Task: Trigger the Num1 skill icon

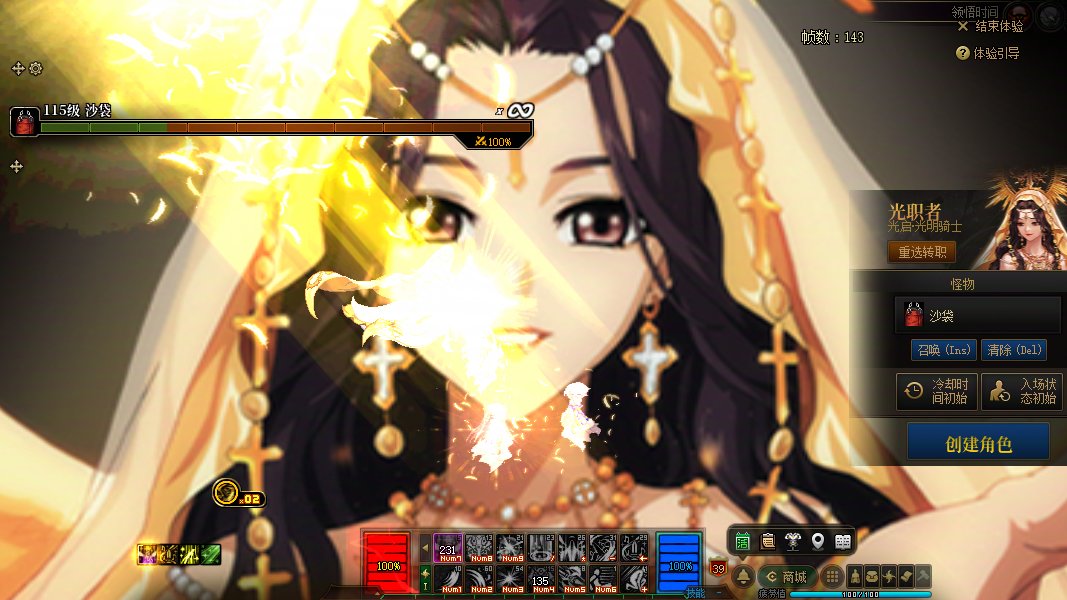Action: (450, 579)
